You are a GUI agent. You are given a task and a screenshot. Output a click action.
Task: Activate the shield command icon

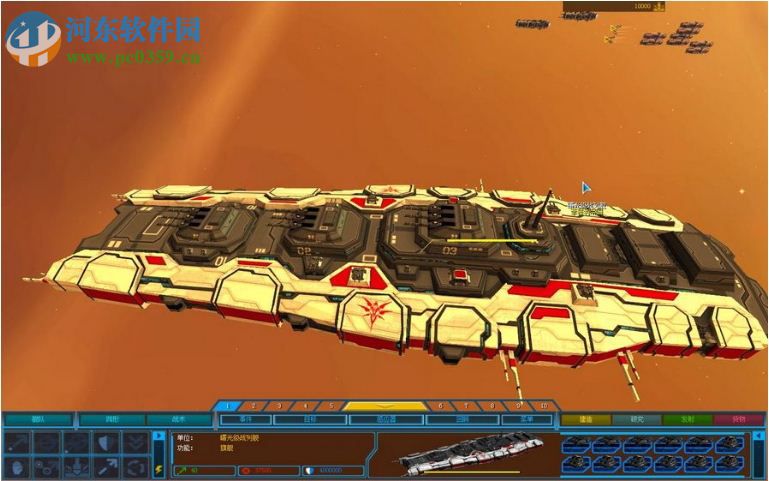(107, 442)
